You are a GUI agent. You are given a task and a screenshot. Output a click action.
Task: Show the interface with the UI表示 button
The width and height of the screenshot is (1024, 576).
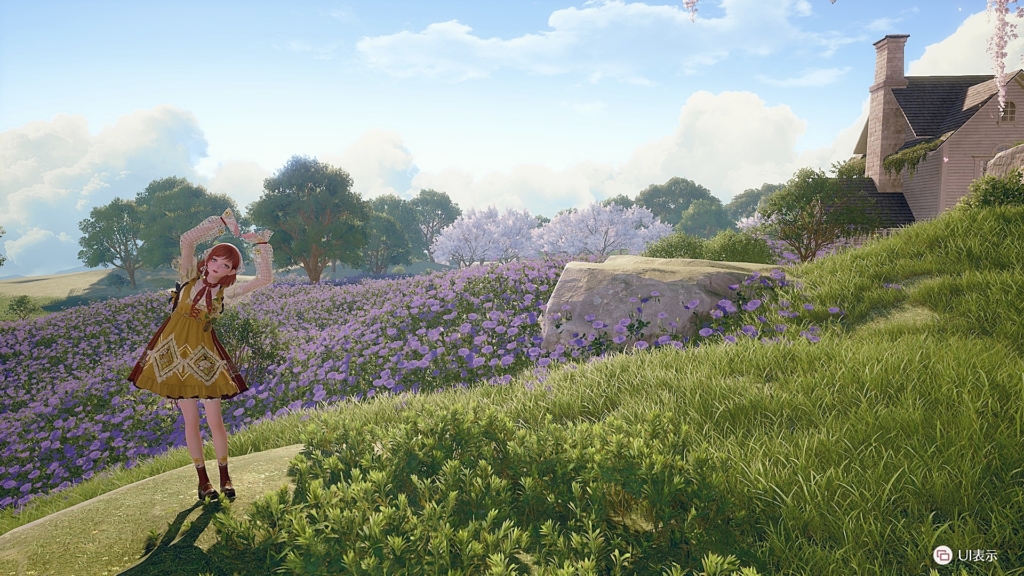click(x=942, y=555)
